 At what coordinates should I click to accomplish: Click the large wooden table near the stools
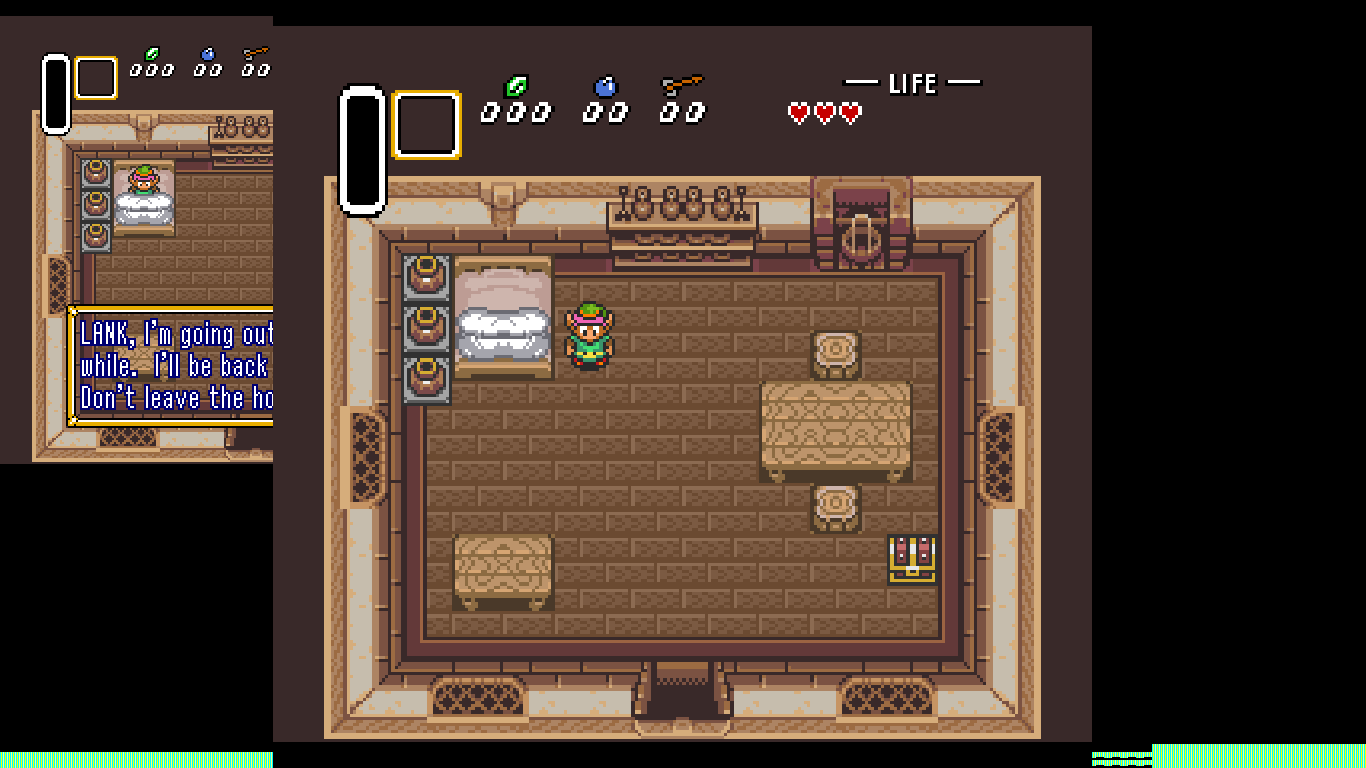pyautogui.click(x=838, y=428)
